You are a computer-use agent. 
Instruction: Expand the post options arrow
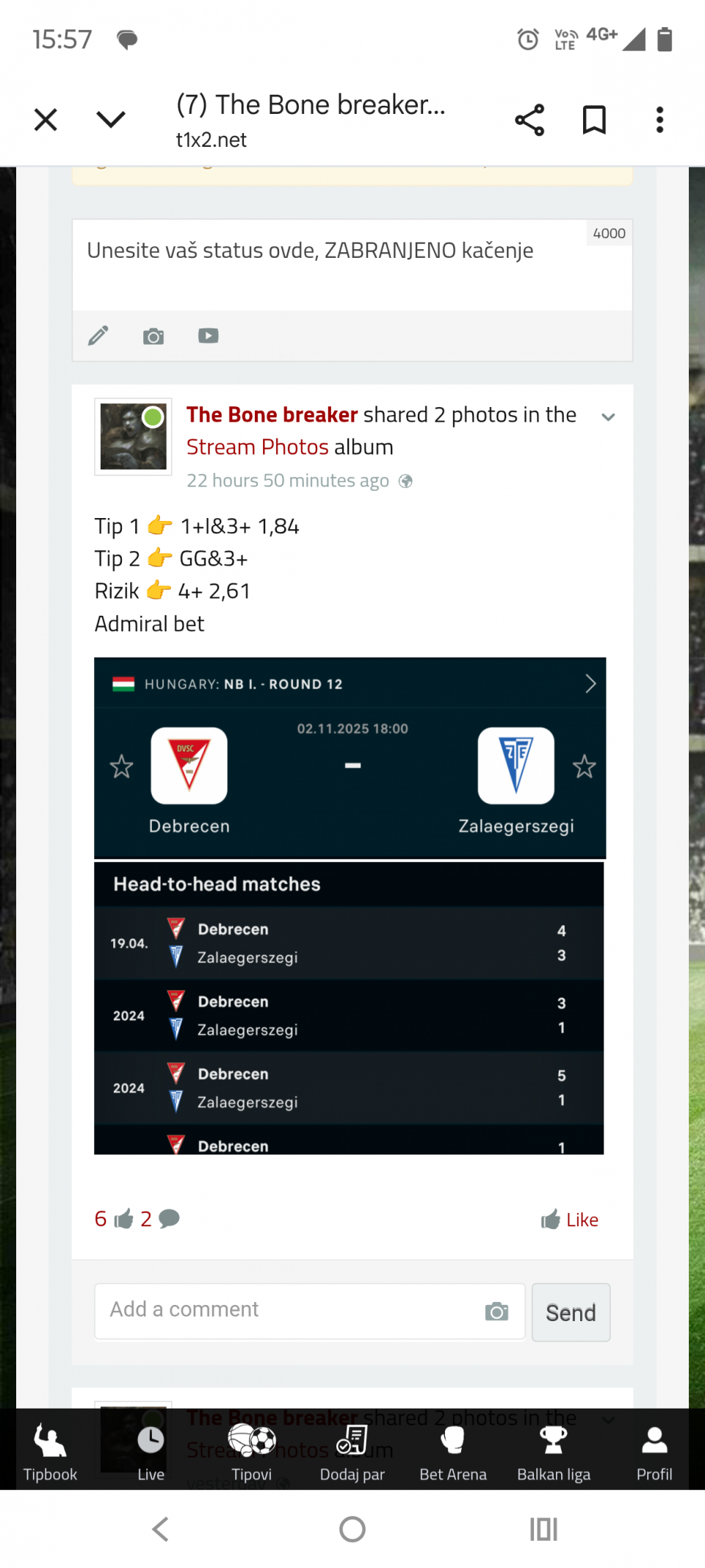[x=608, y=417]
